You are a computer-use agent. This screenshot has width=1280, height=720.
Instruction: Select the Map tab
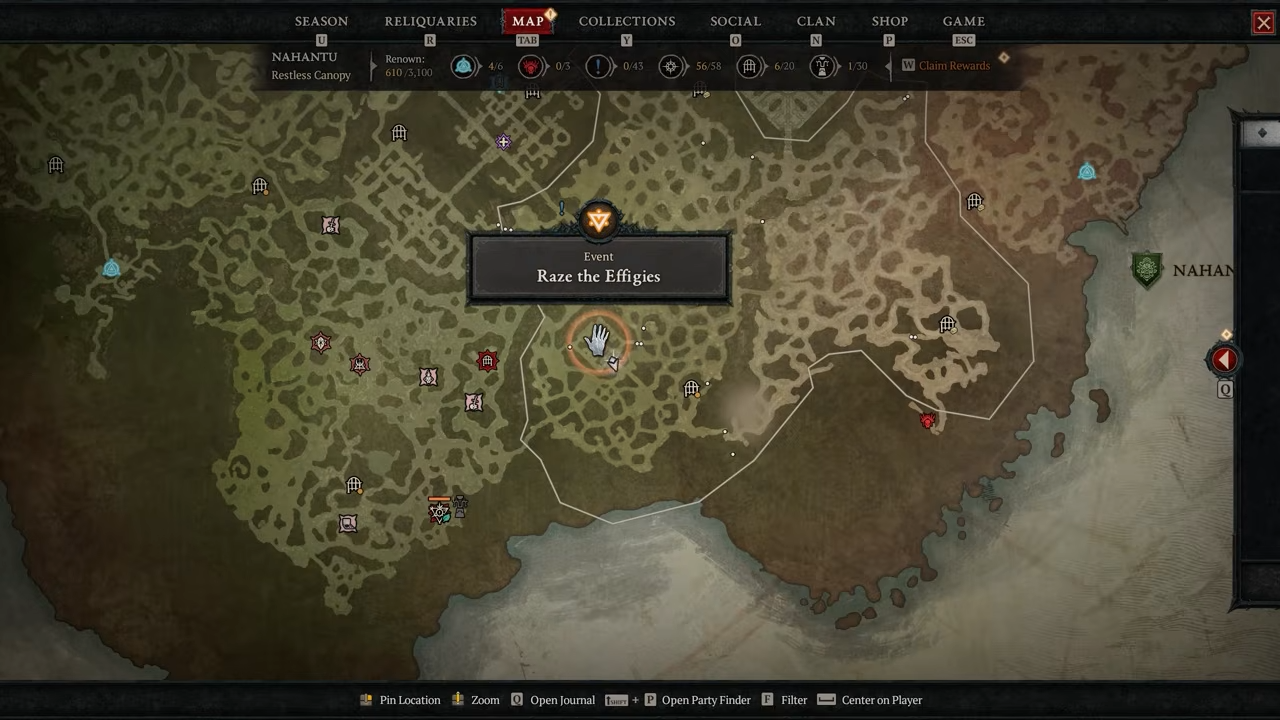(527, 21)
